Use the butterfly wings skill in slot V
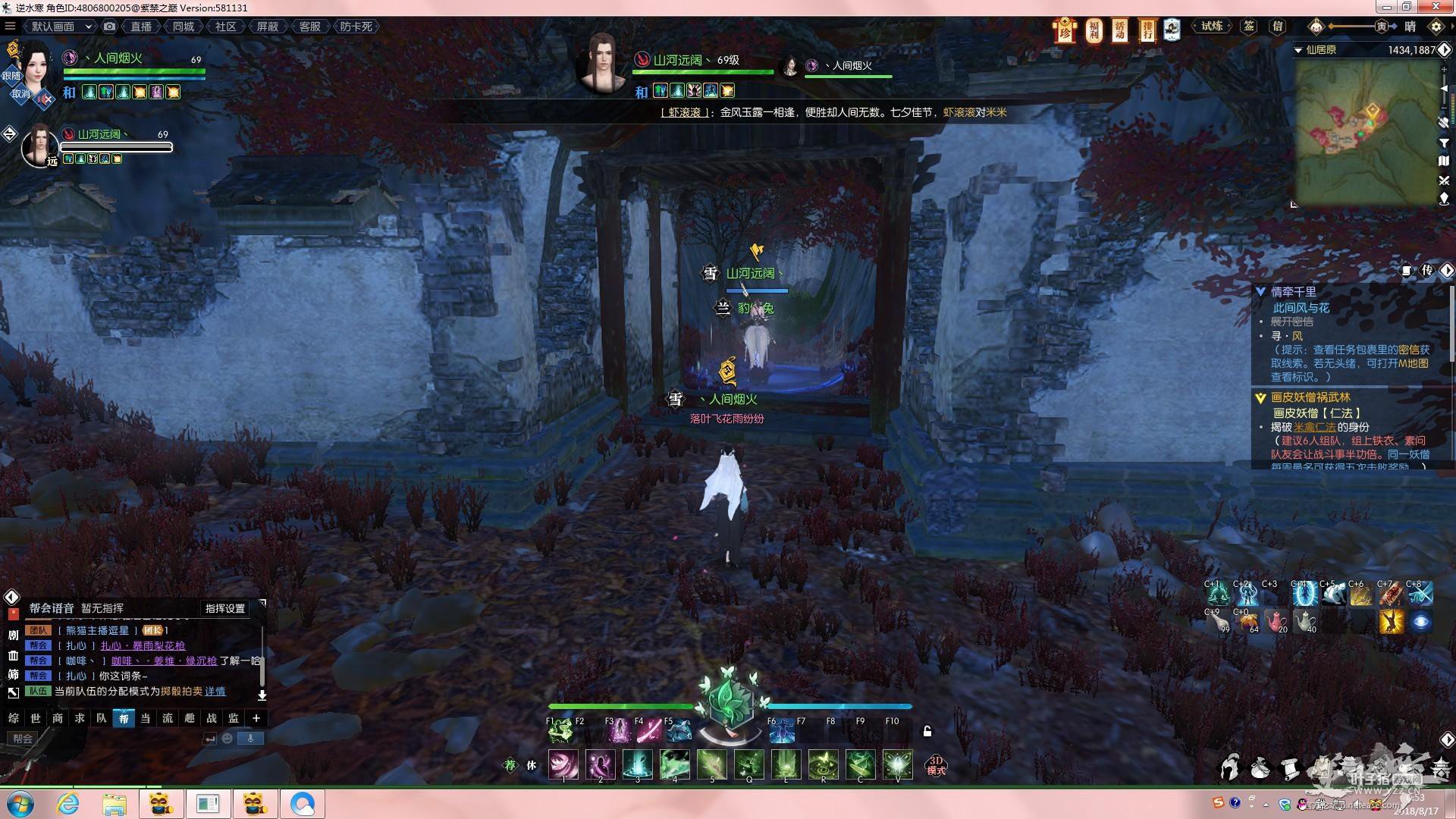 897,764
